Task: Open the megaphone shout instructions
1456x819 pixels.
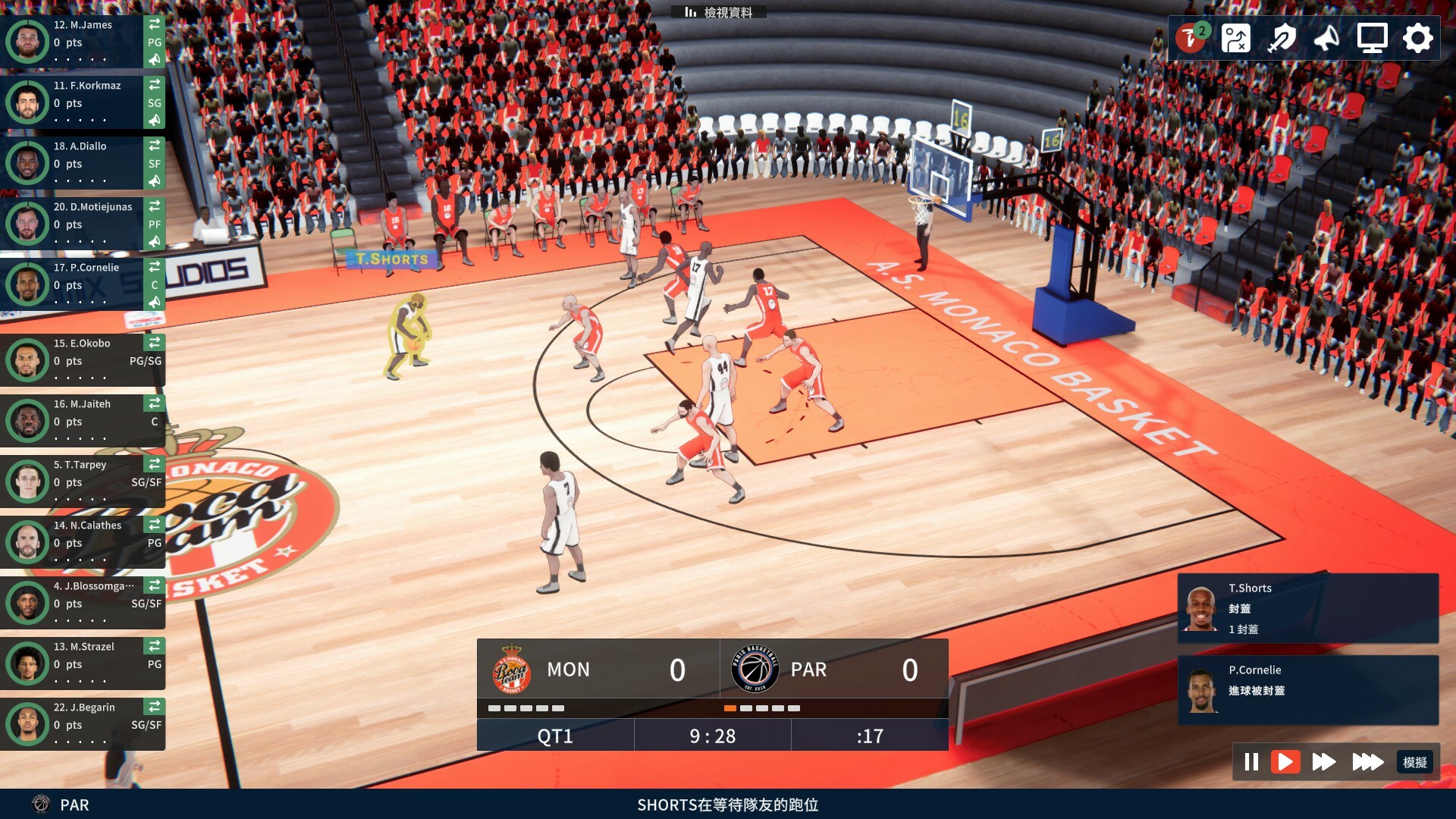Action: point(1326,38)
